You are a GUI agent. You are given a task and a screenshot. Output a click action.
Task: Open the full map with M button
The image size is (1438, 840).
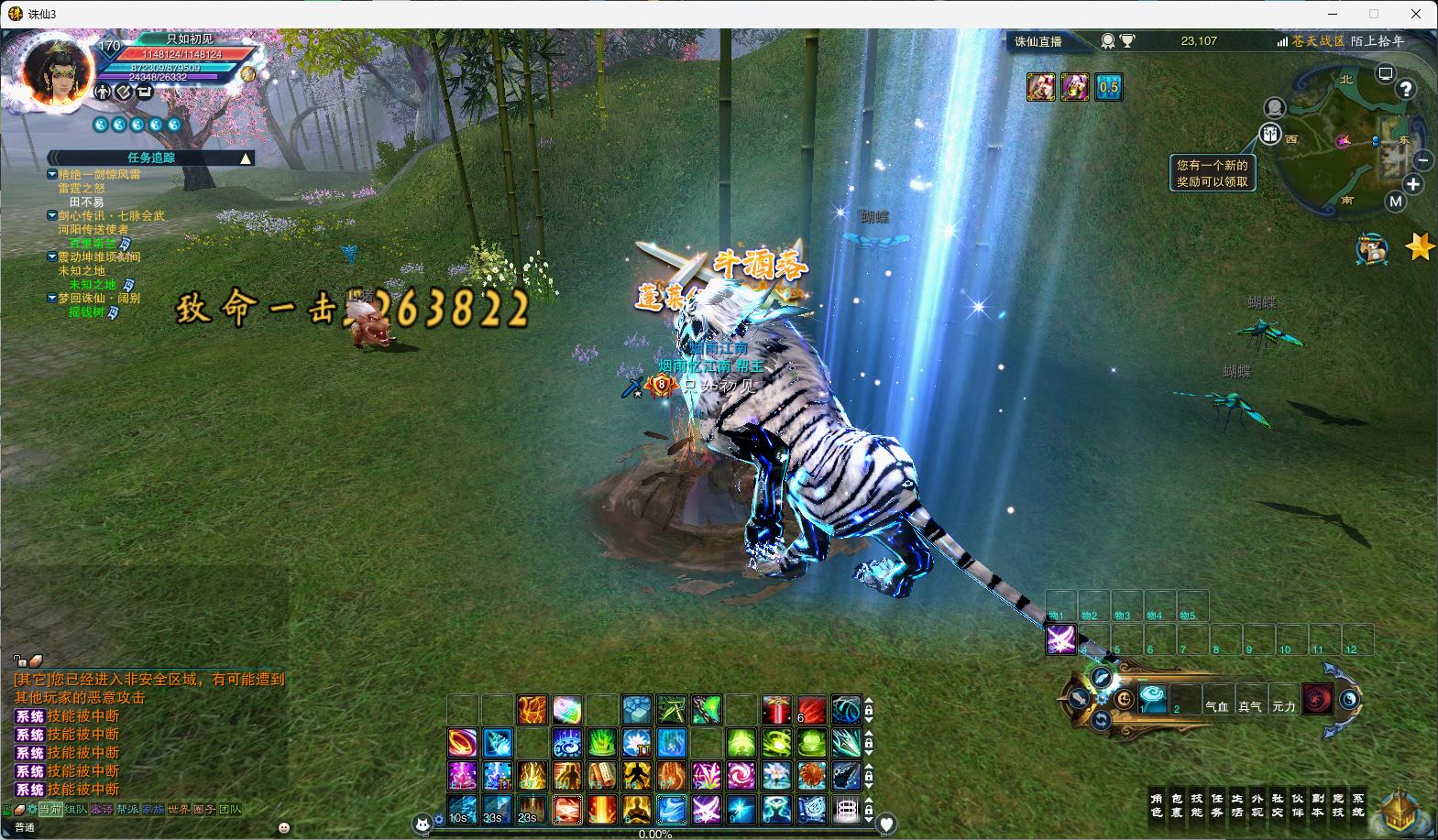(x=1395, y=202)
